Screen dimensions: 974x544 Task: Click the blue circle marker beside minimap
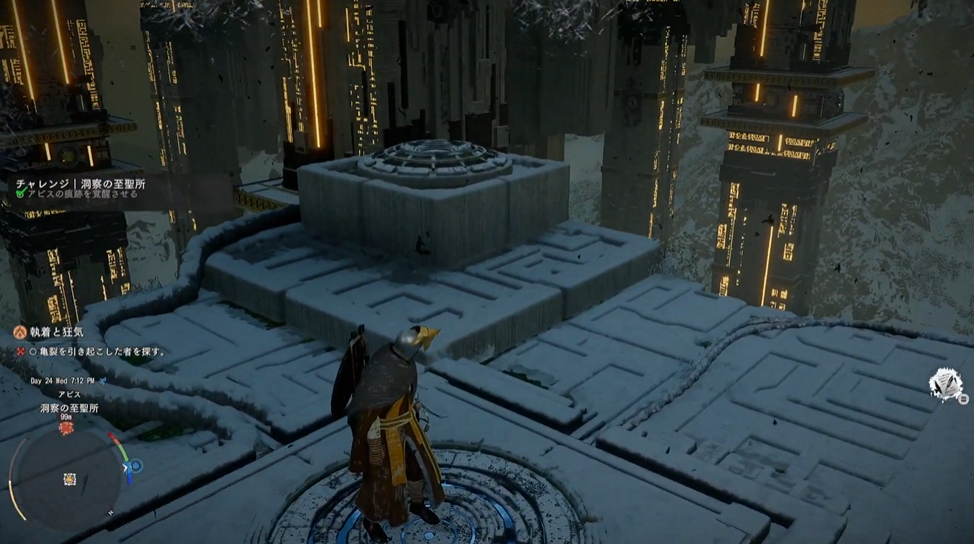pos(136,466)
